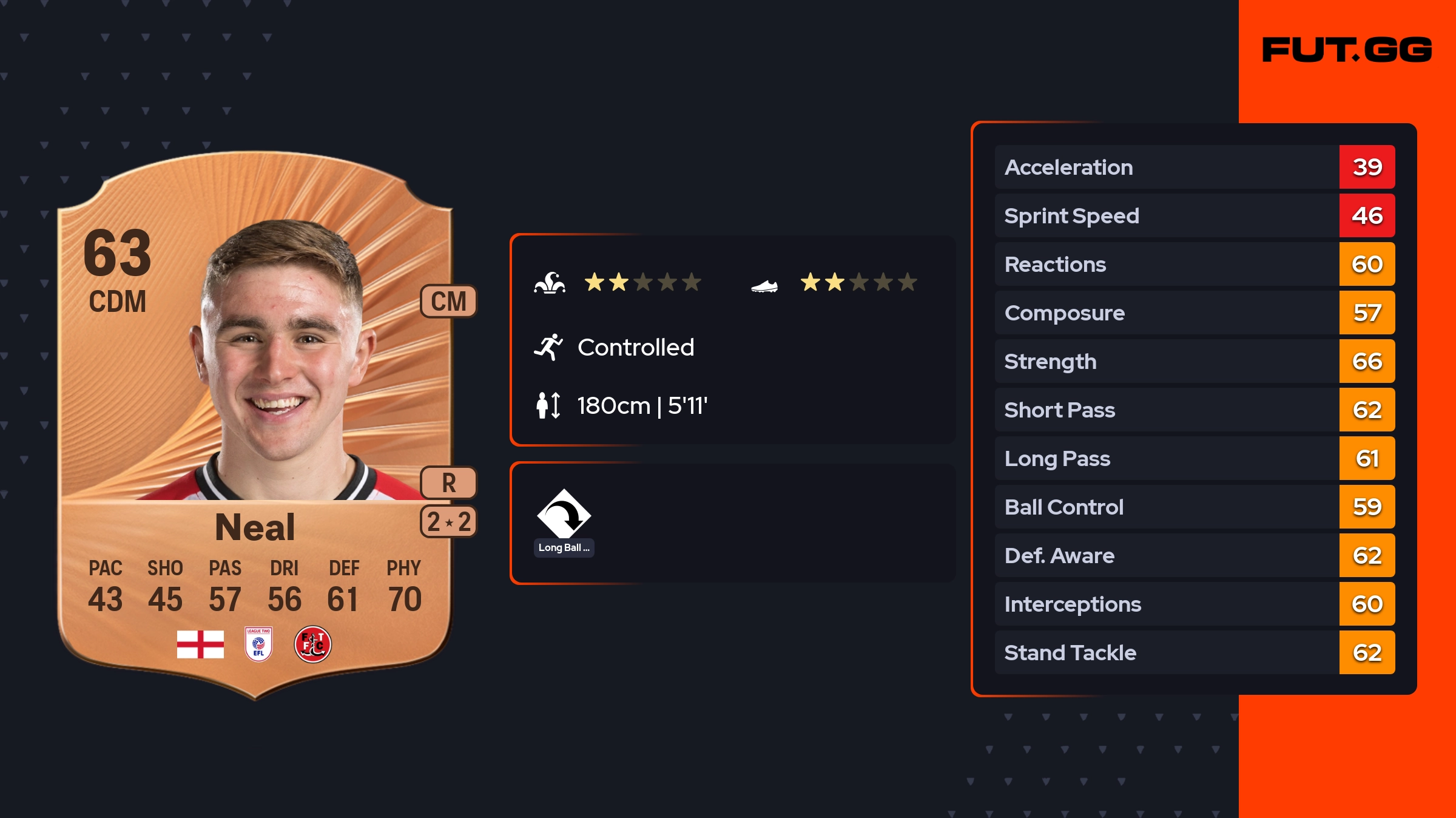Screen dimensions: 1456x818
Task: Click the England flag on the card
Action: (200, 644)
